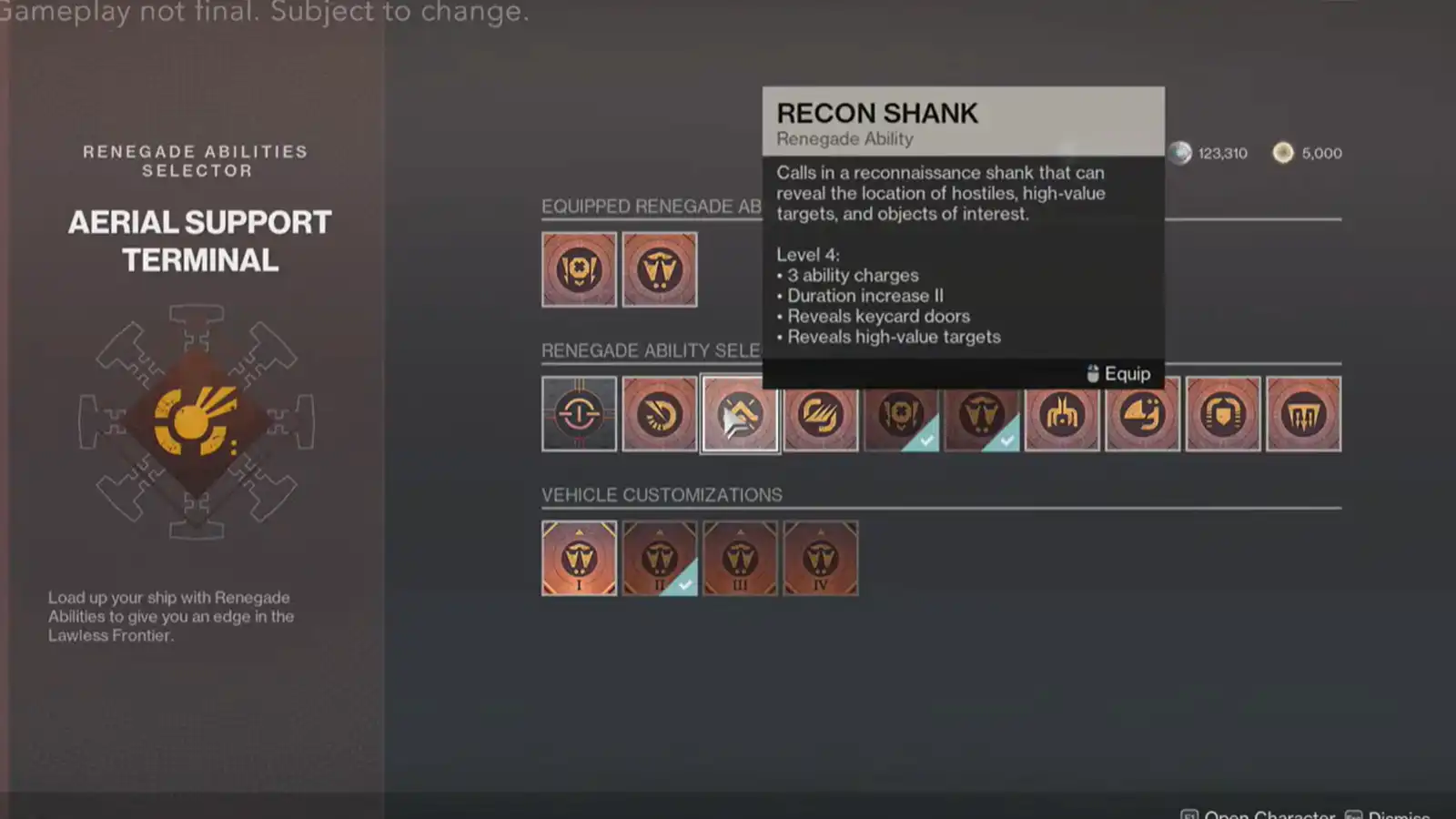The height and width of the screenshot is (819, 1456).
Task: Select the claw-marks ability icon
Action: click(820, 414)
